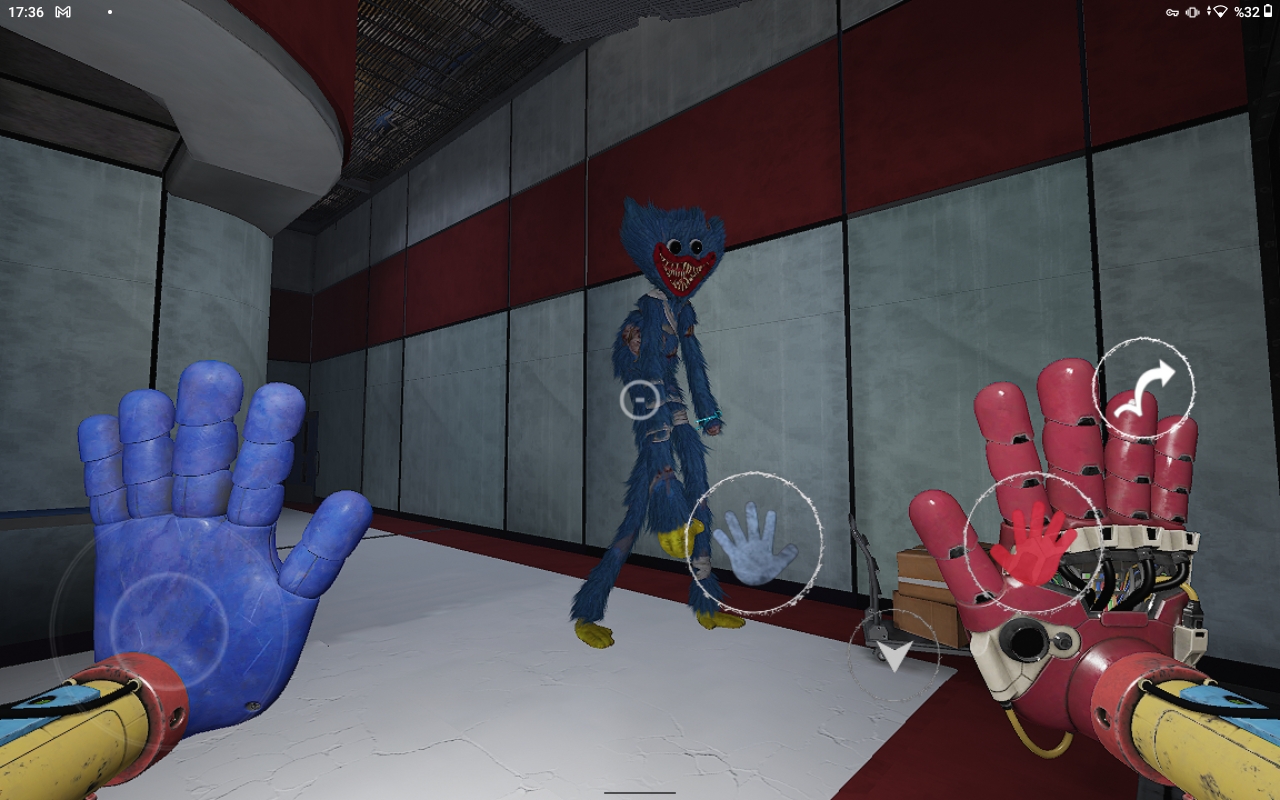The image size is (1280, 800).
Task: Tap the down-arrow crouch button
Action: tap(894, 655)
